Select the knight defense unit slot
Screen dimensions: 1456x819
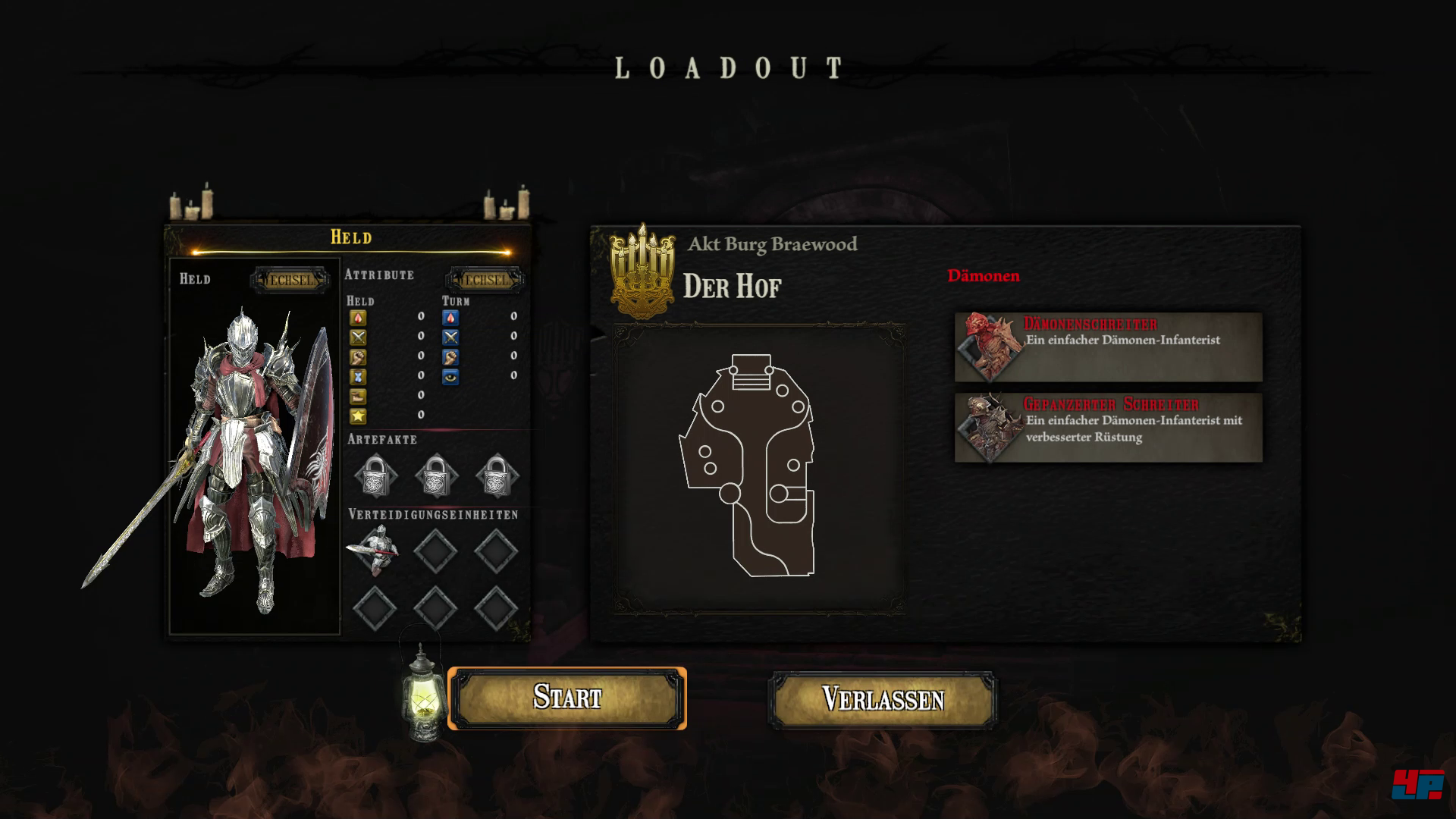375,549
